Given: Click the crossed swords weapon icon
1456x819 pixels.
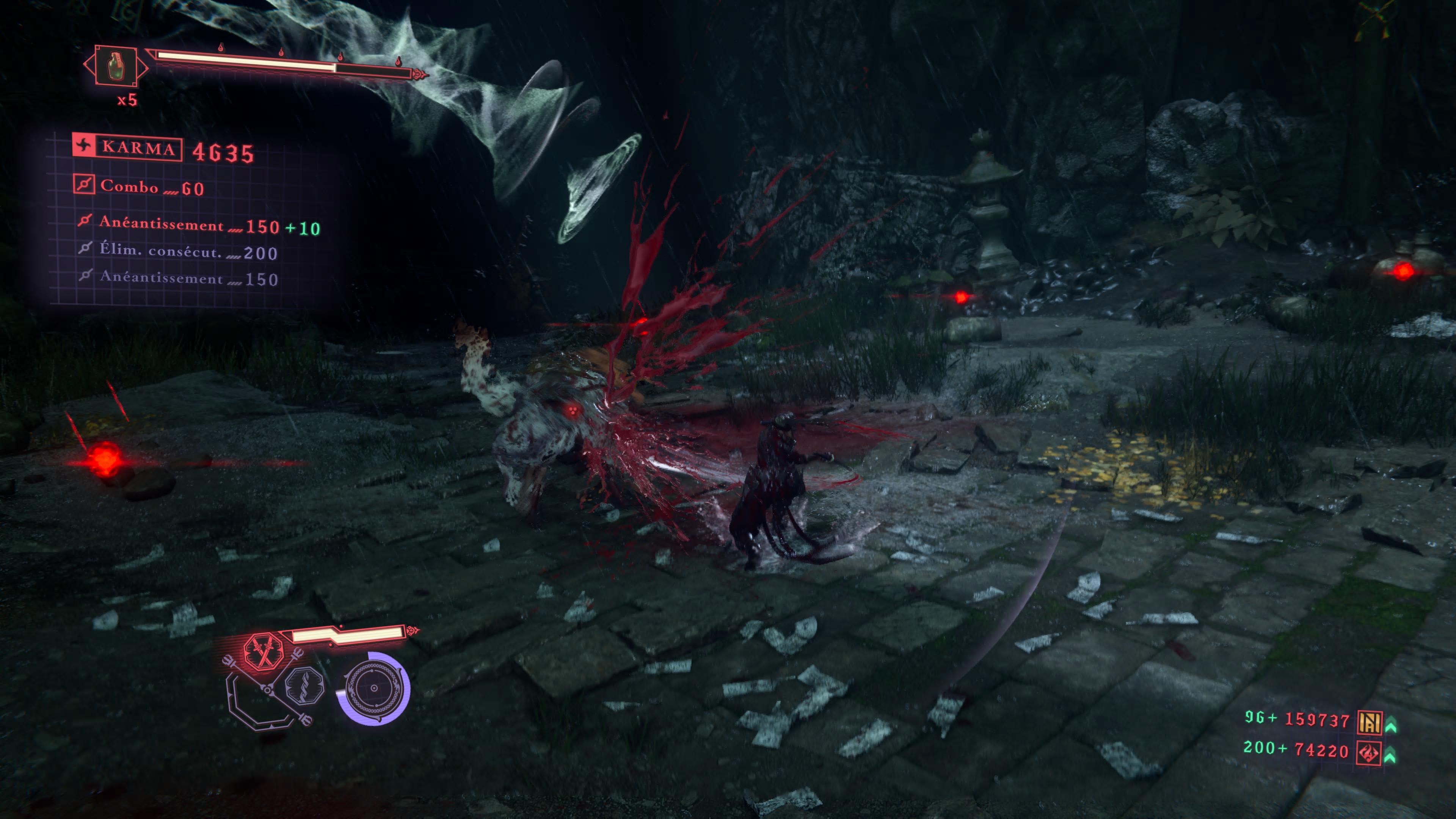Looking at the screenshot, I should (264, 651).
